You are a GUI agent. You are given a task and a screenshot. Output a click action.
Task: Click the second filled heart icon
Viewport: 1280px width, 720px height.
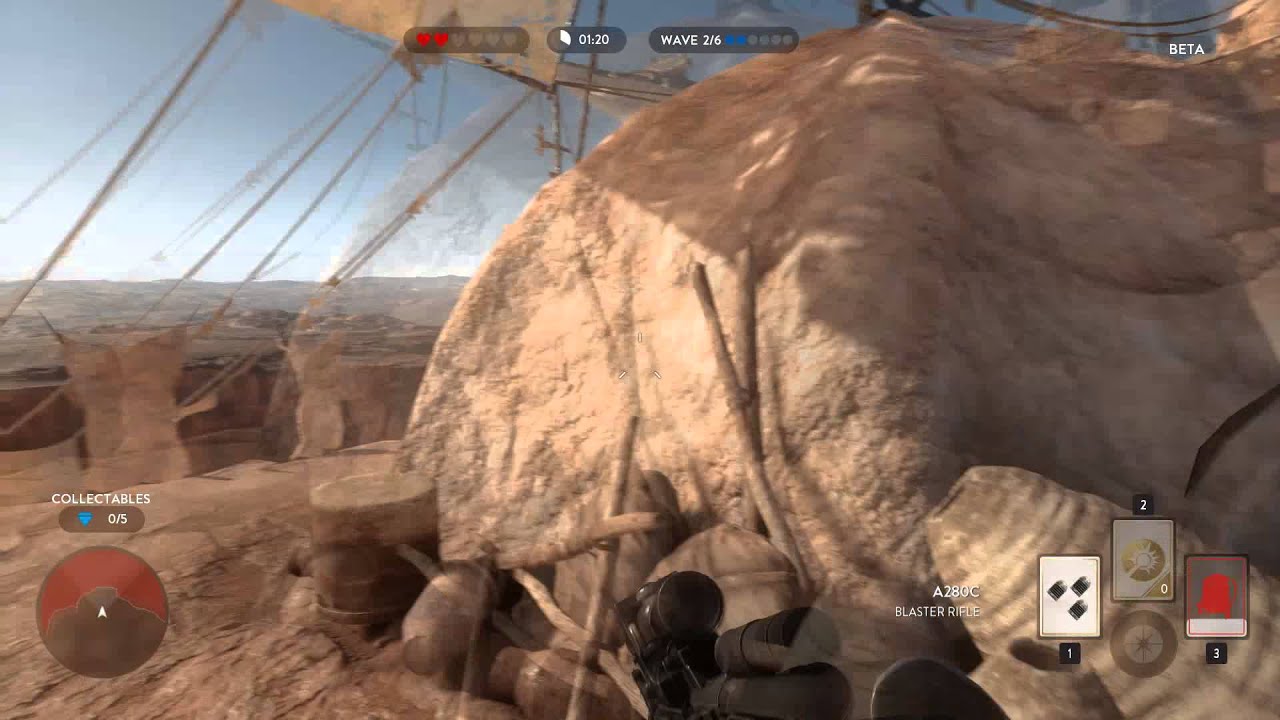(440, 39)
